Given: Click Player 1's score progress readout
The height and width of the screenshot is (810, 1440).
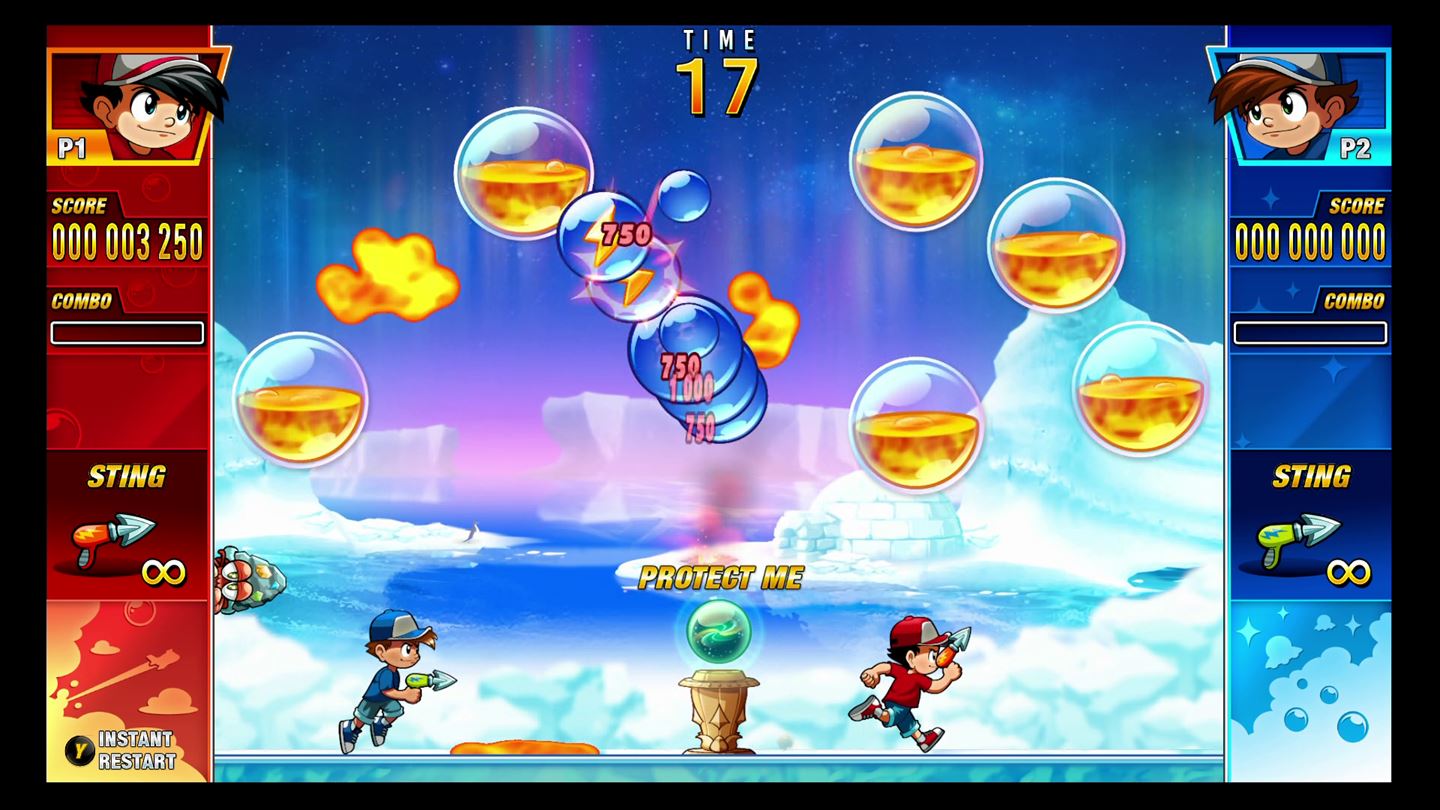Looking at the screenshot, I should 128,241.
